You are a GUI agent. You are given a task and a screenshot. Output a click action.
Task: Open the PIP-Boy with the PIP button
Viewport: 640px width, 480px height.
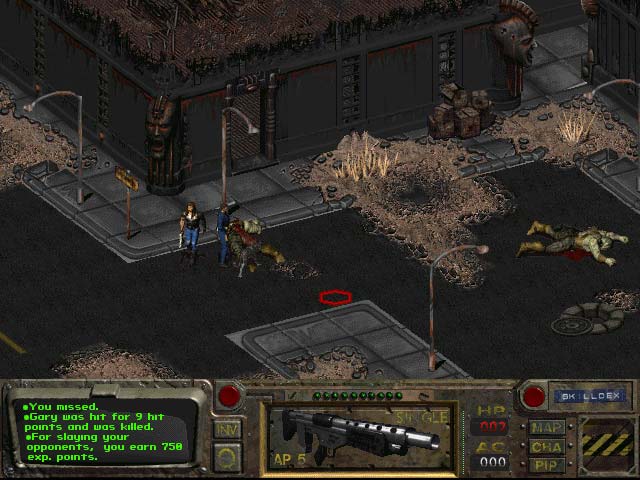pos(547,464)
